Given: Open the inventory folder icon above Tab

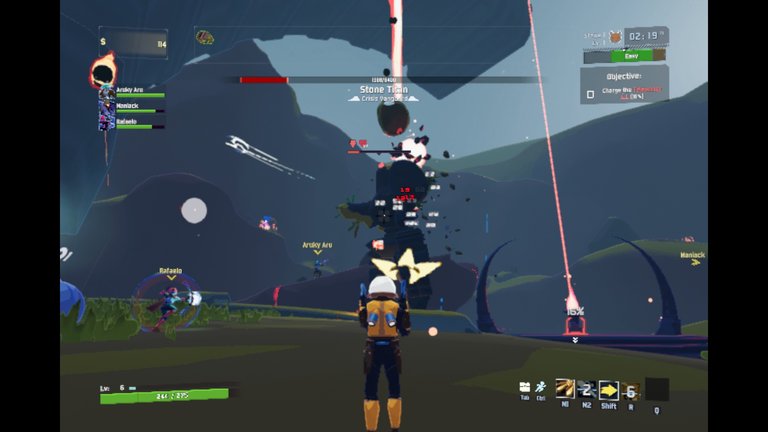Looking at the screenshot, I should click(525, 387).
